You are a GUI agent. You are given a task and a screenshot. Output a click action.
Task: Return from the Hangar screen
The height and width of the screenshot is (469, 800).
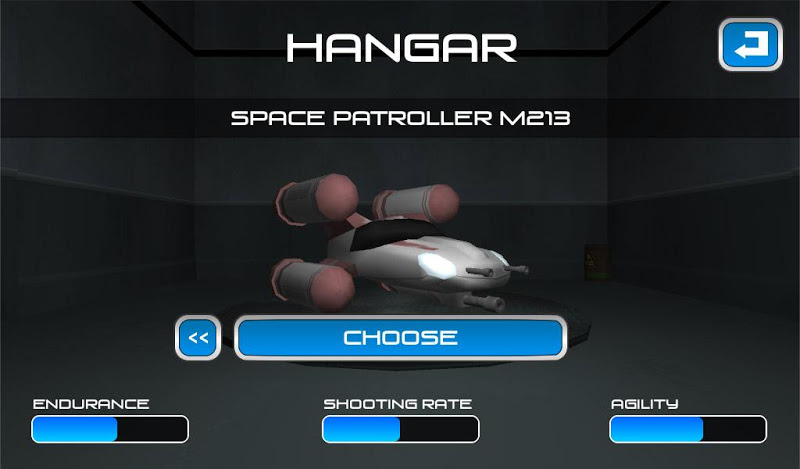[x=750, y=45]
